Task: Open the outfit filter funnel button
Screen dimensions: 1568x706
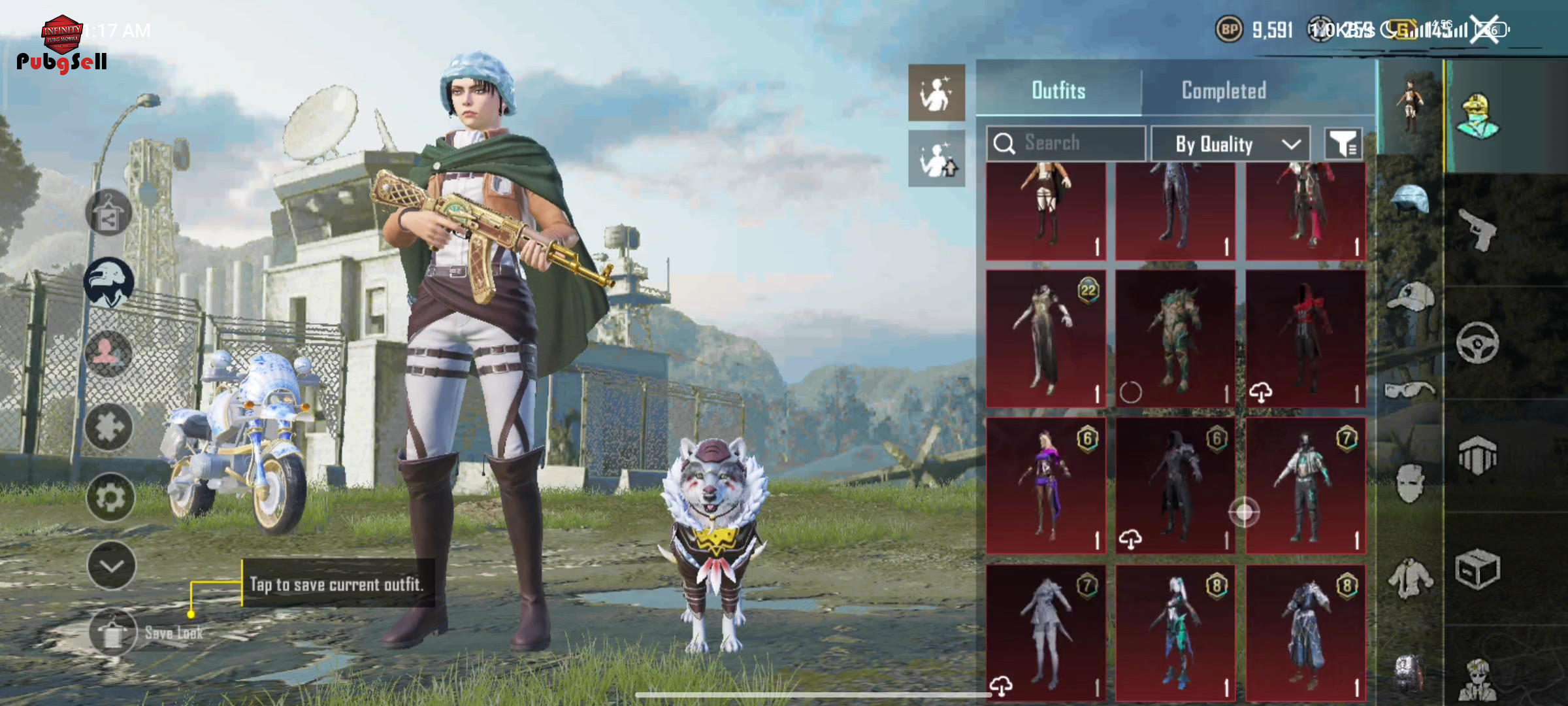Action: 1343,143
